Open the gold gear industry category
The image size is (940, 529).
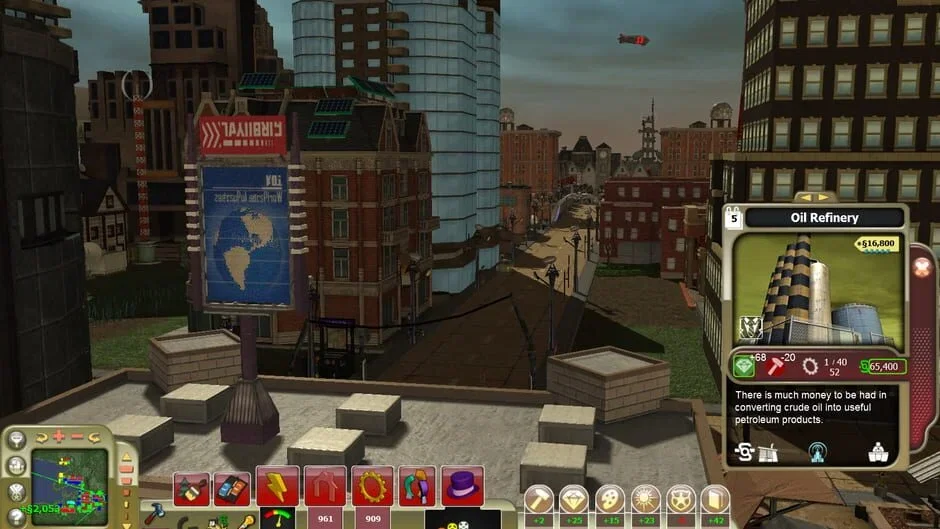(372, 487)
